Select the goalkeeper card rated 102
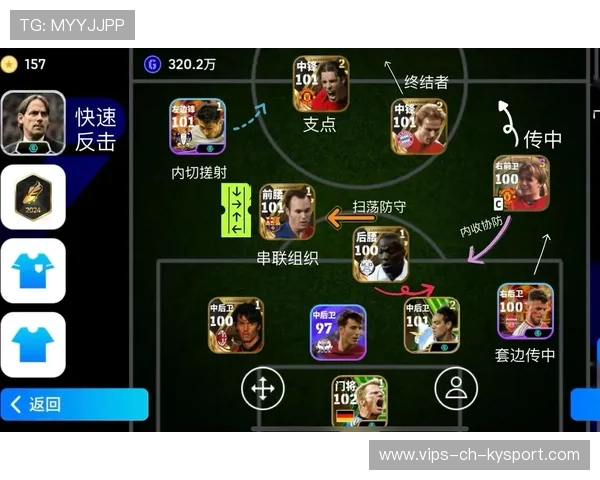The height and width of the screenshot is (480, 600). tap(359, 401)
